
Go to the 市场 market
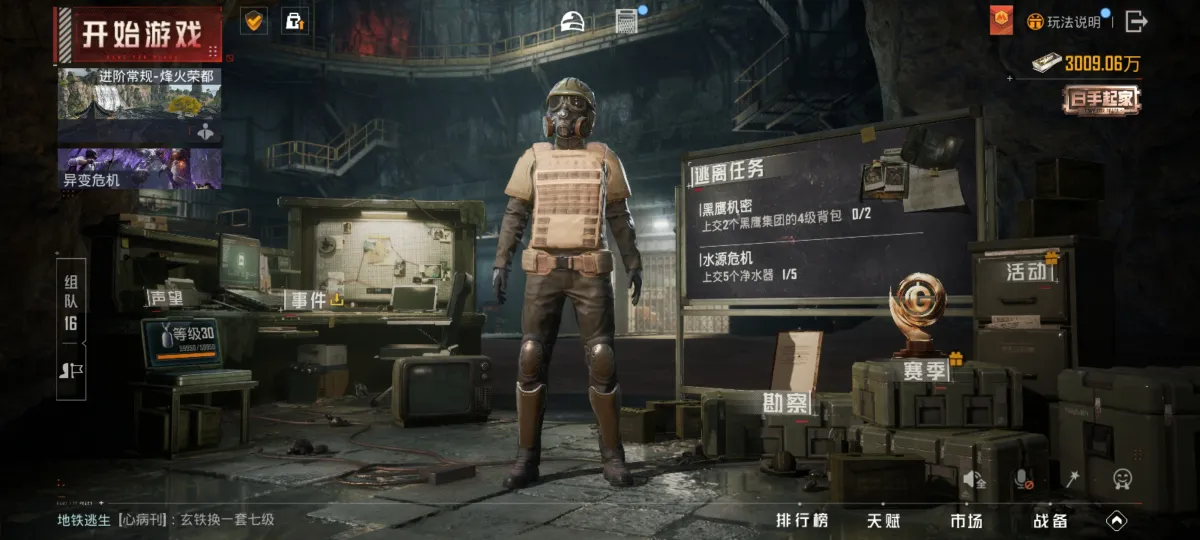(x=966, y=520)
